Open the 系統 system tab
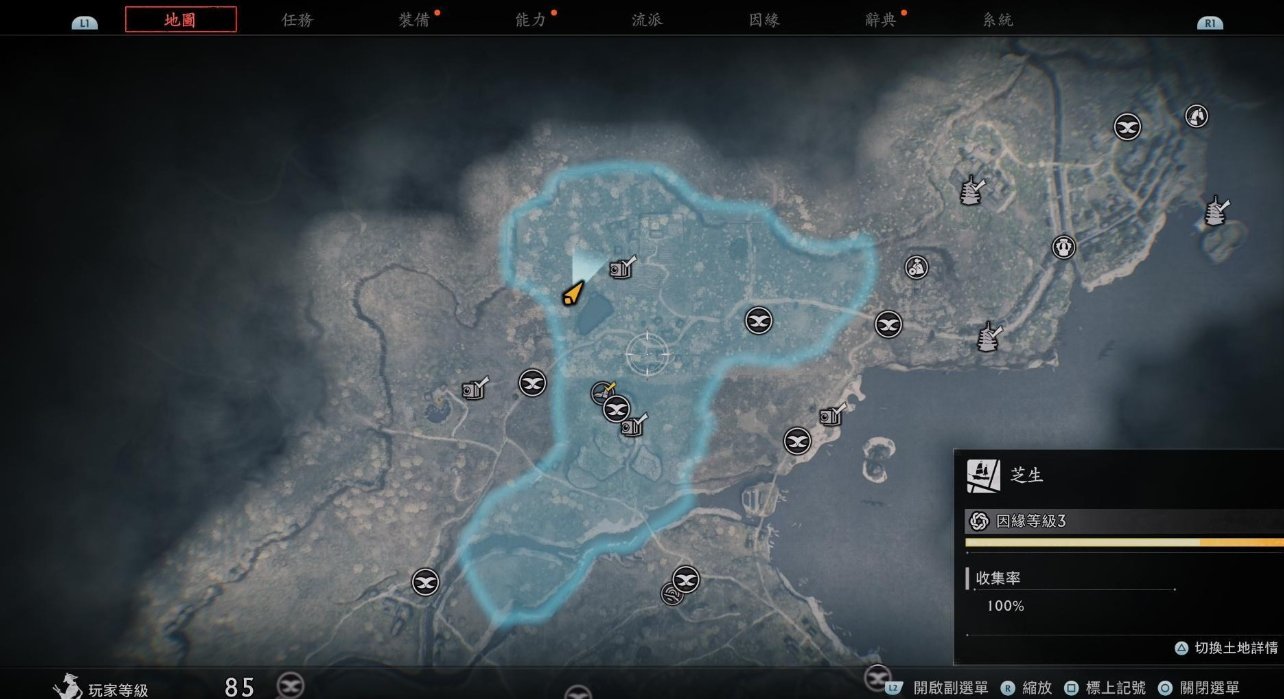This screenshot has height=699, width=1284. [x=997, y=20]
